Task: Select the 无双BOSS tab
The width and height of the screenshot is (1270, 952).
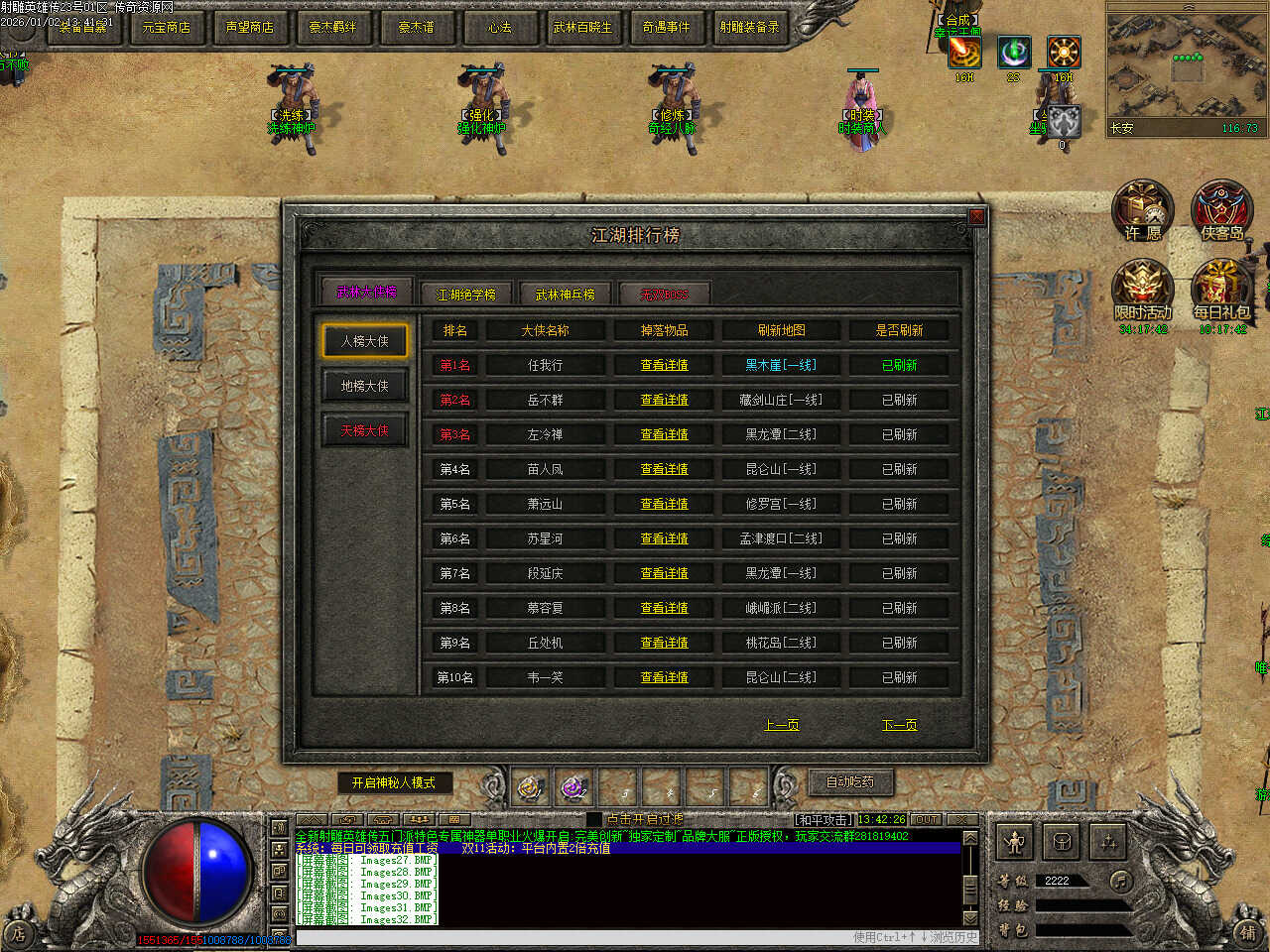Action: 664,295
